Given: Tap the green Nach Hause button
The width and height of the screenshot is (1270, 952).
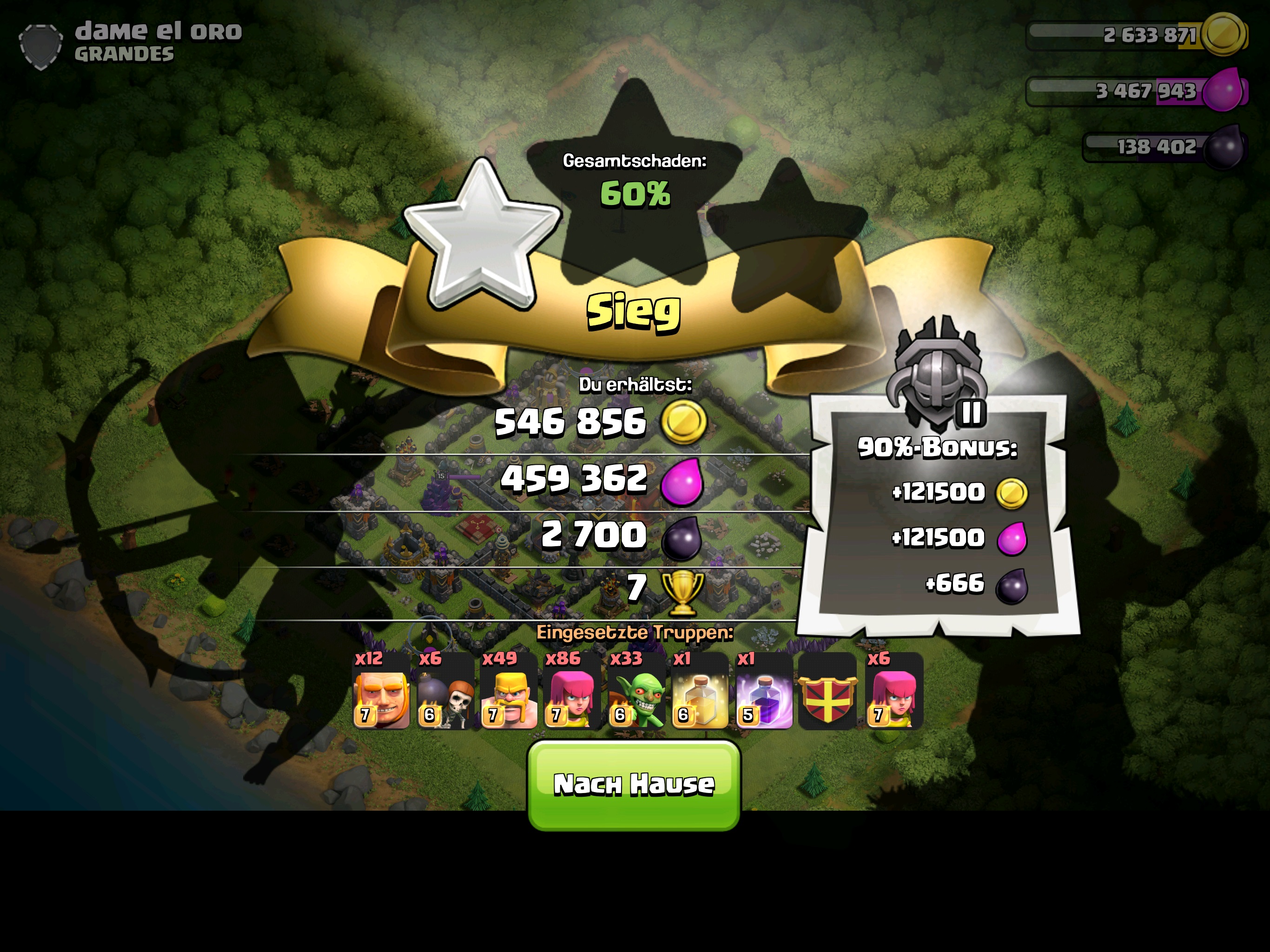Looking at the screenshot, I should click(x=634, y=785).
